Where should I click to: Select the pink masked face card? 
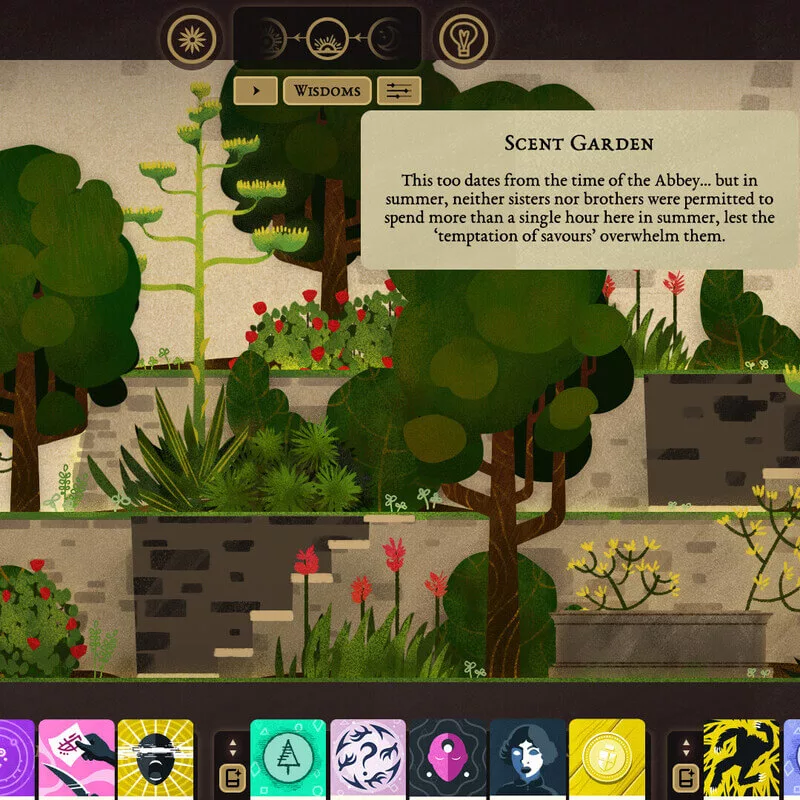click(447, 759)
